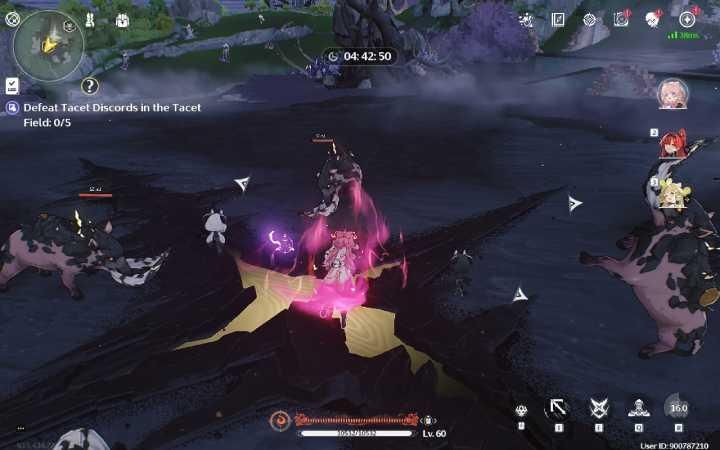The image size is (720, 450).
Task: Open the quest checklist icon
Action: click(x=12, y=86)
